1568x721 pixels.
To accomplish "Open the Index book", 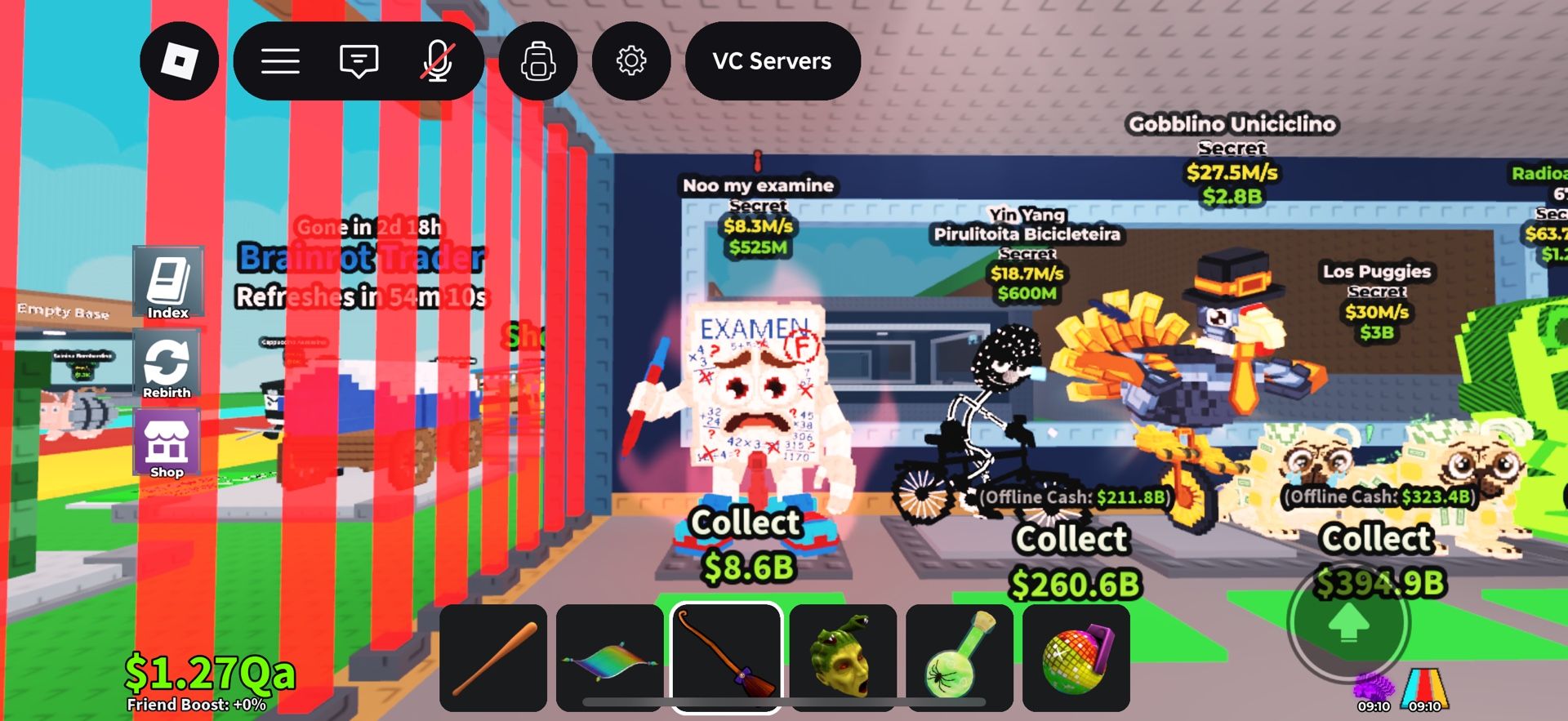I will pyautogui.click(x=168, y=283).
